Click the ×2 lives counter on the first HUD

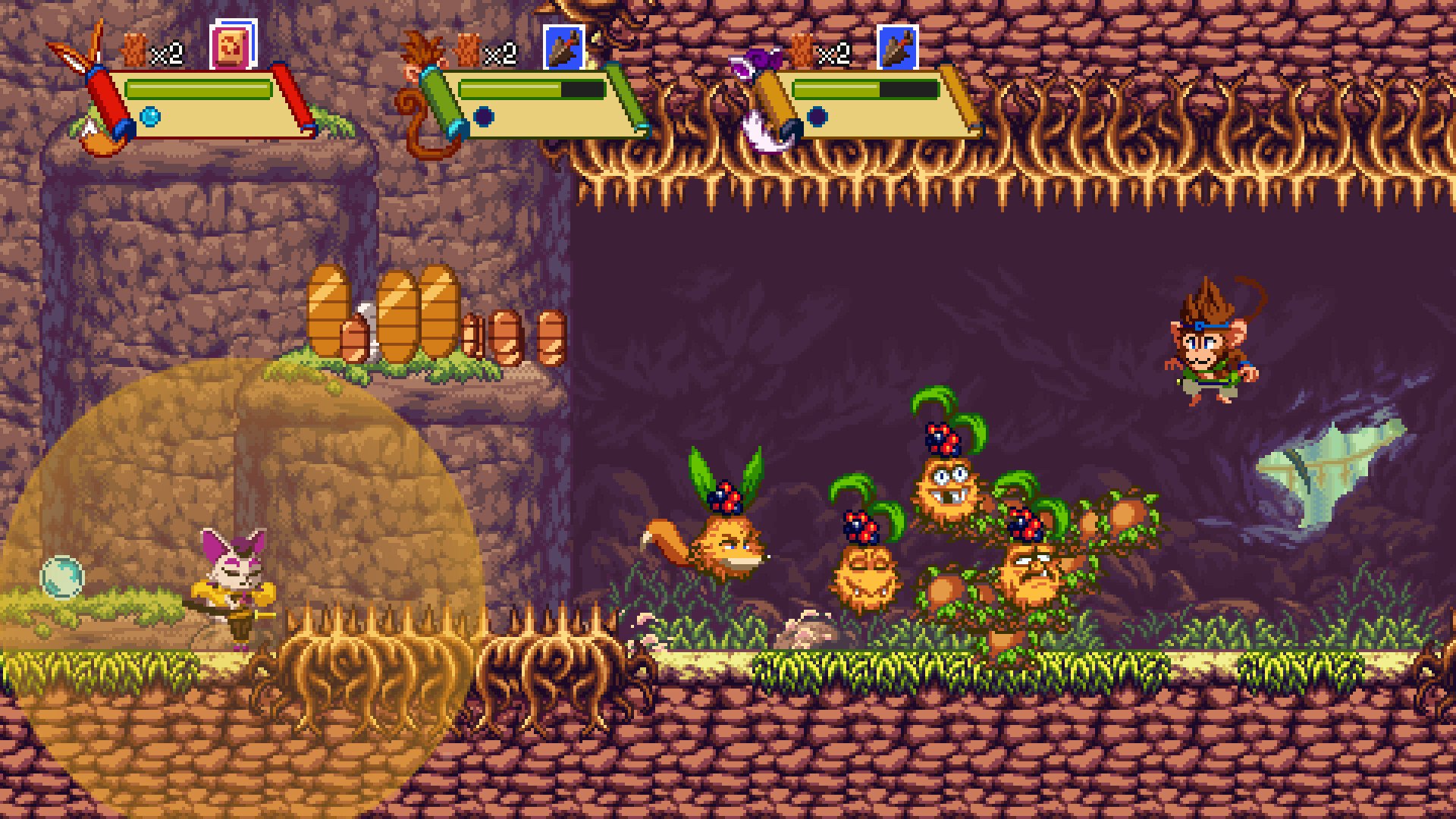point(168,53)
